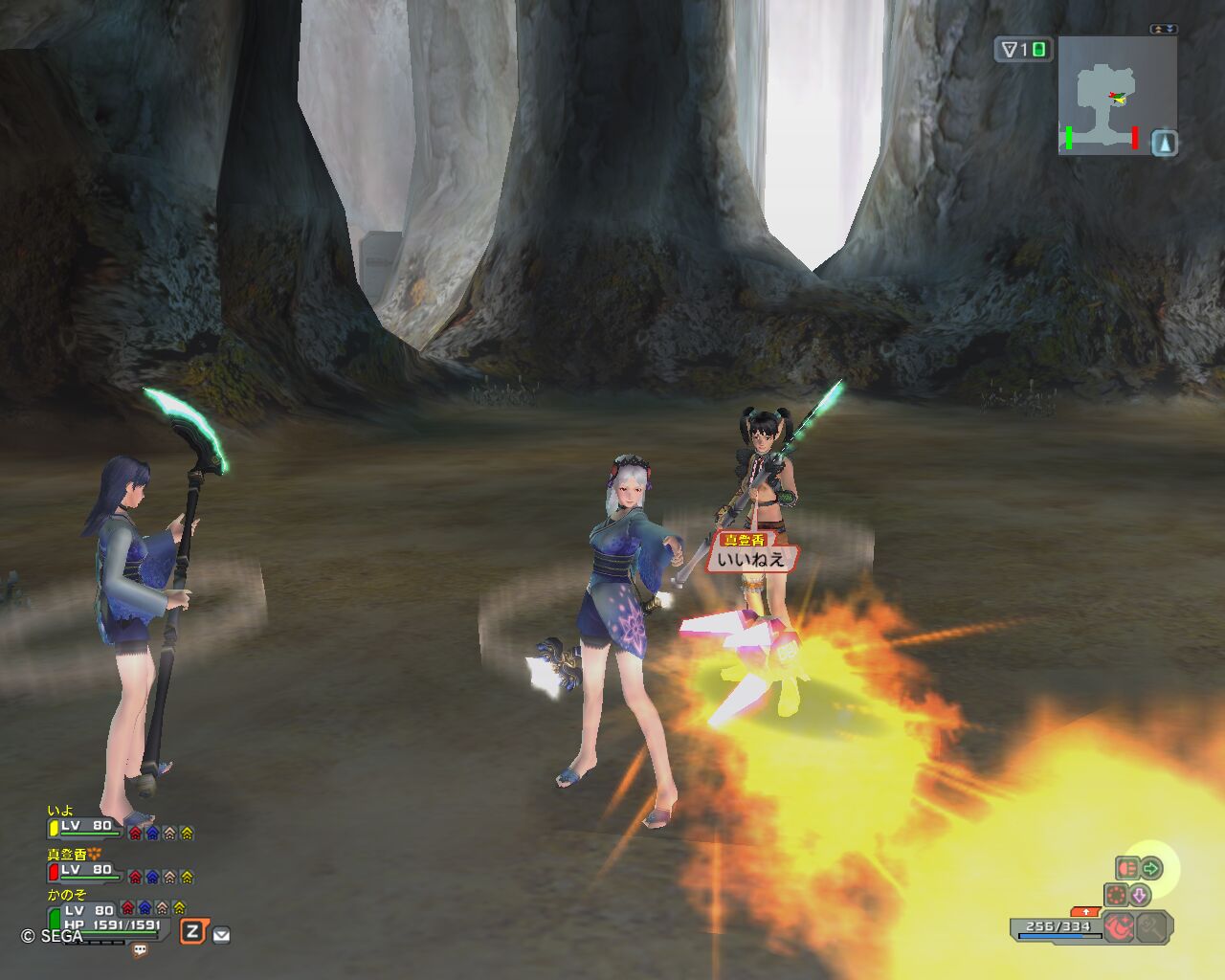Toggle the minimap zoom arrows above the map

(1164, 30)
